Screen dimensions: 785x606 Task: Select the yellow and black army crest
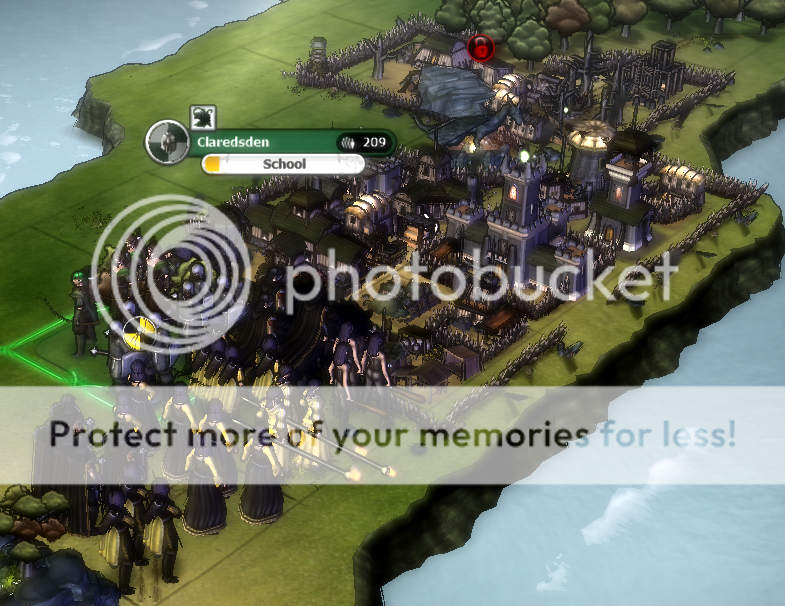[x=138, y=332]
